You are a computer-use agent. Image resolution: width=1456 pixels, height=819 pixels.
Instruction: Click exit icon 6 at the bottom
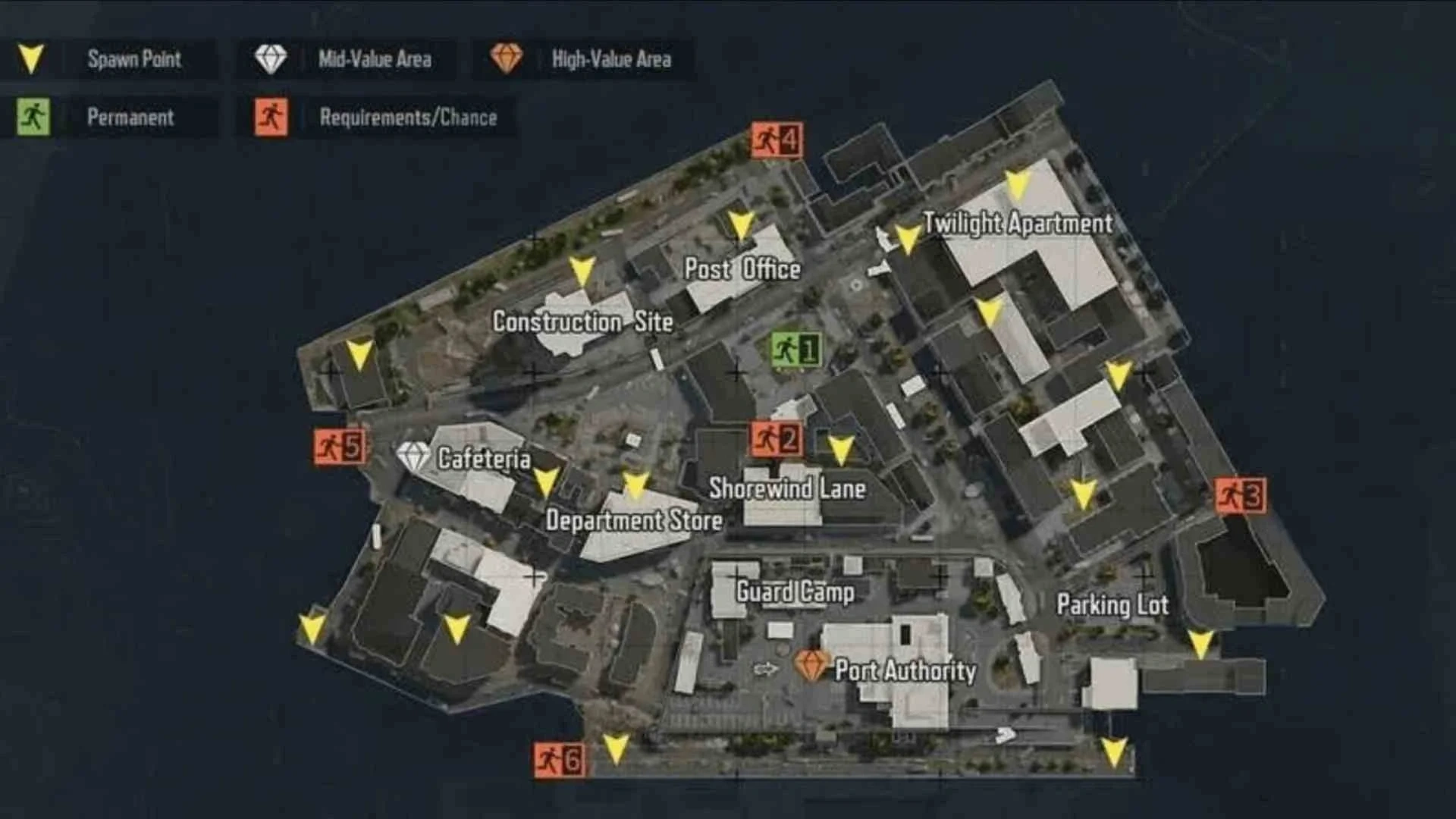[559, 756]
